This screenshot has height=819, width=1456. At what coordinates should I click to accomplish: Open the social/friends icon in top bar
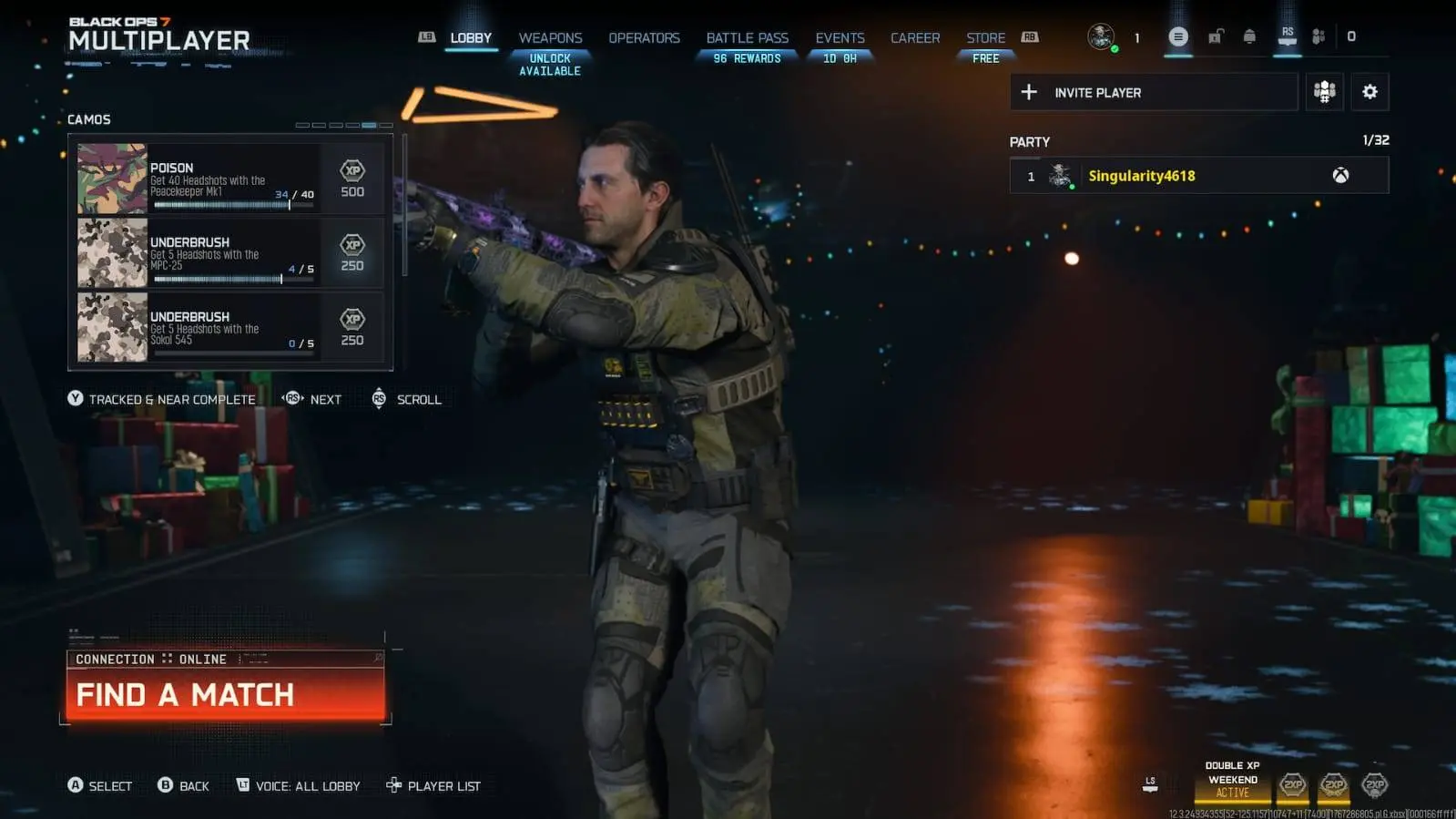point(1318,37)
